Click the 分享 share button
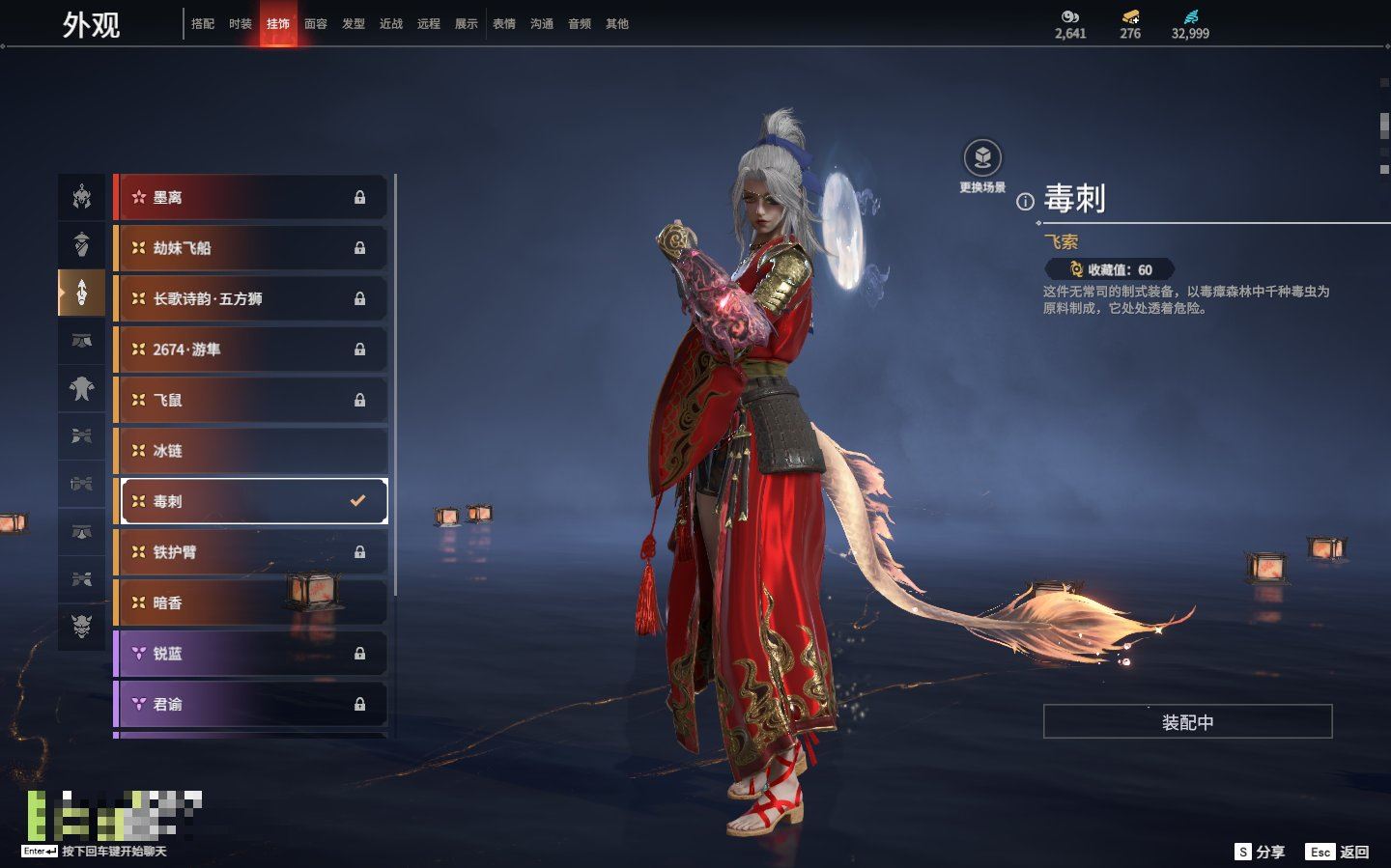The height and width of the screenshot is (868, 1391). coord(1261,852)
